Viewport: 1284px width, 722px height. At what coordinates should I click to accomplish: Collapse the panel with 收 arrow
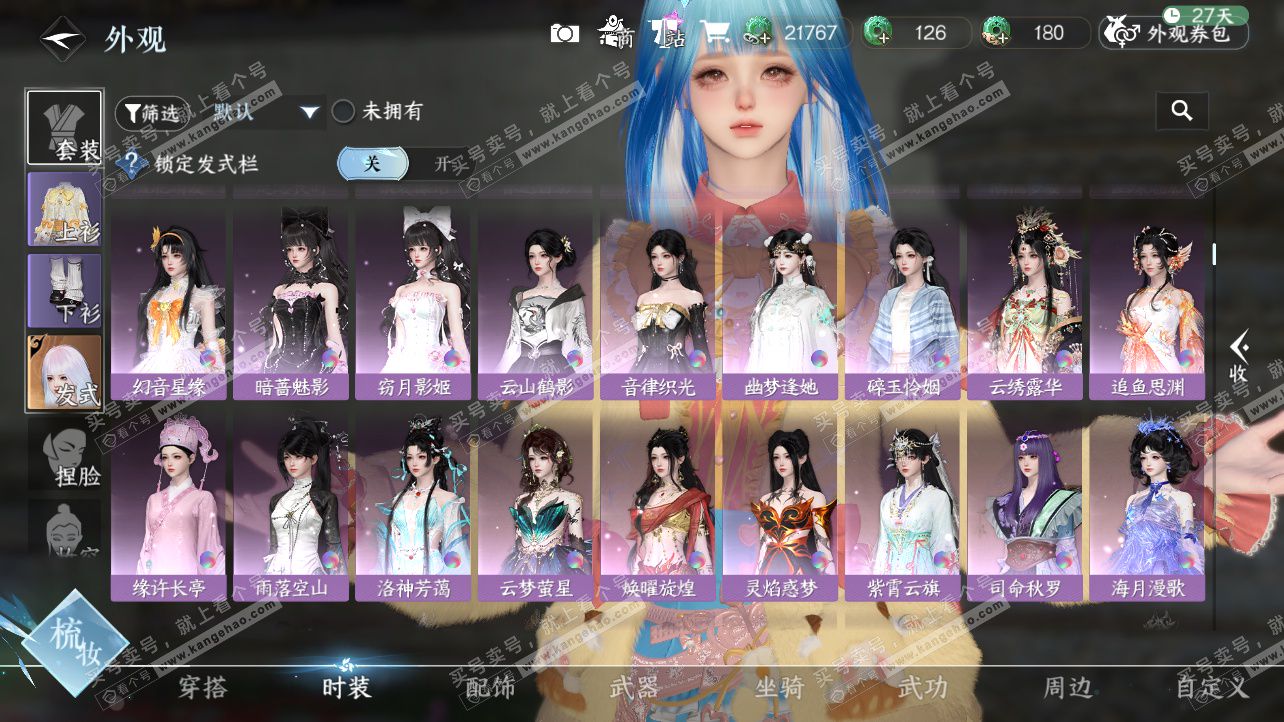1240,355
